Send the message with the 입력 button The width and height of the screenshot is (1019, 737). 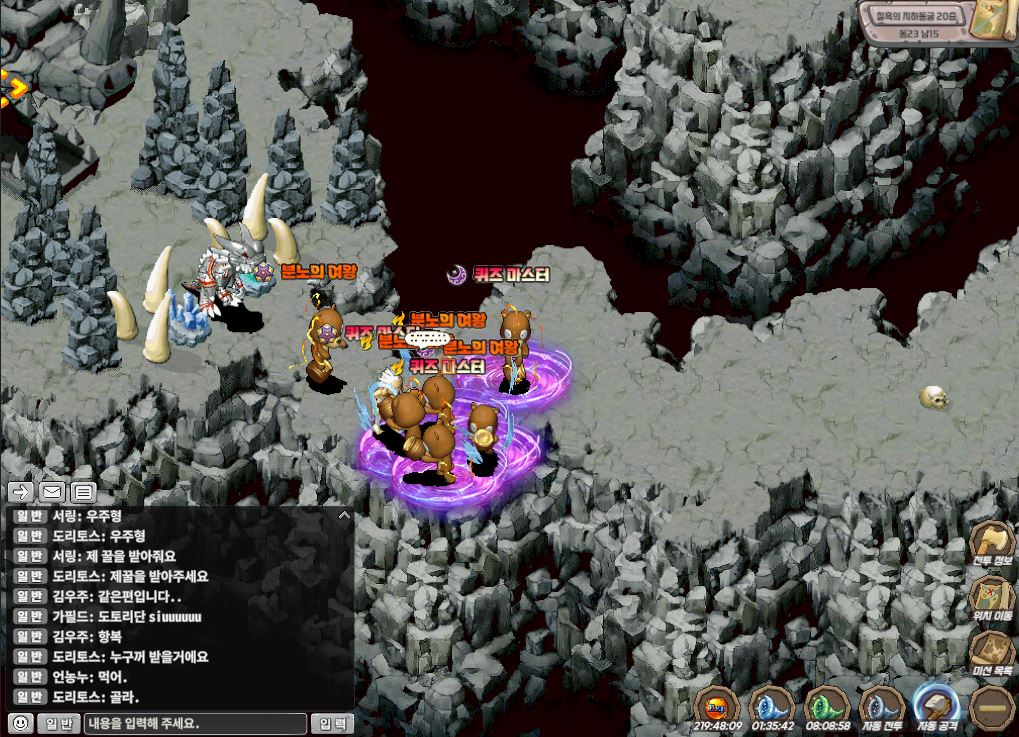pyautogui.click(x=332, y=723)
